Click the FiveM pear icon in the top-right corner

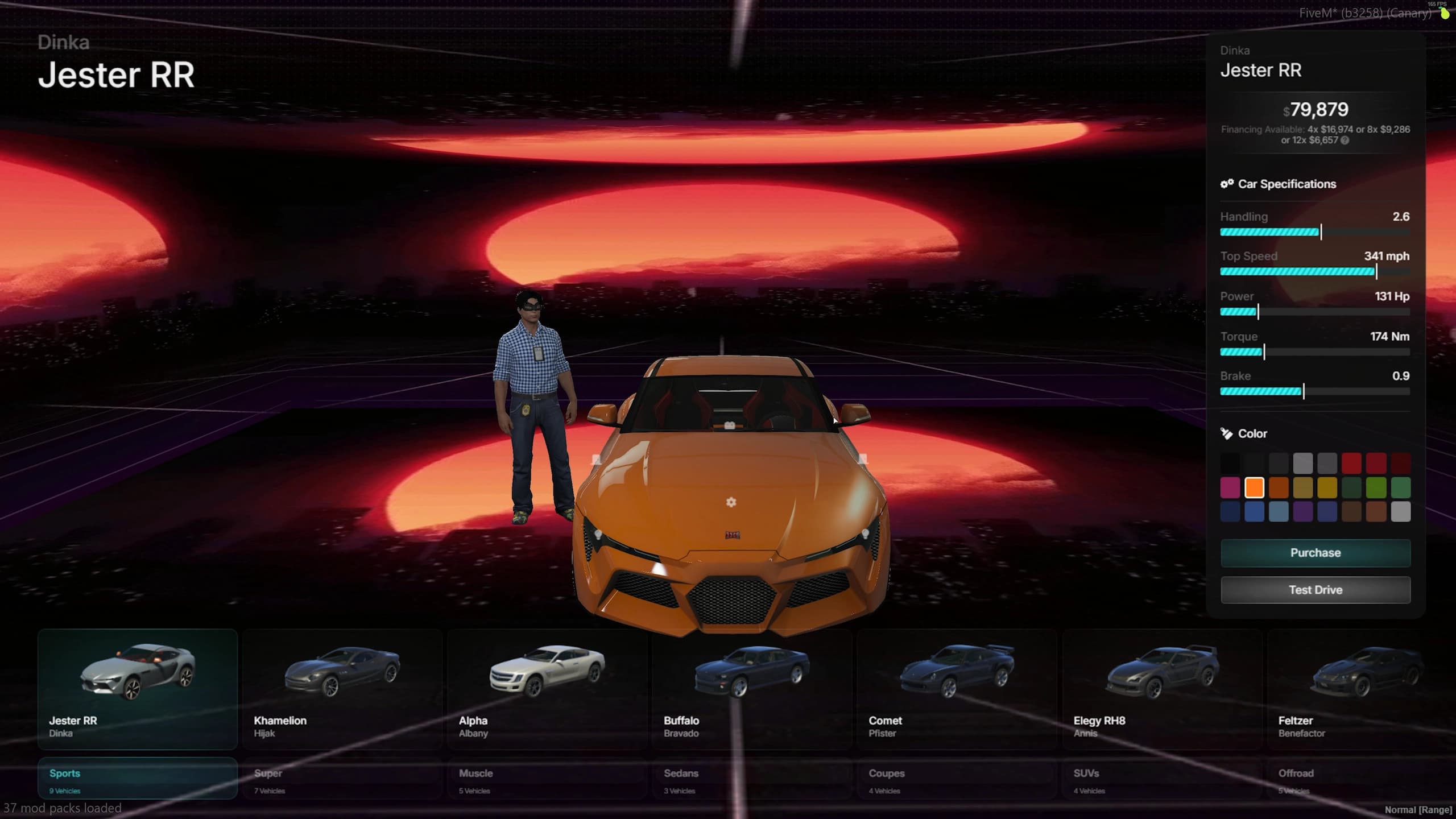coord(1445,14)
